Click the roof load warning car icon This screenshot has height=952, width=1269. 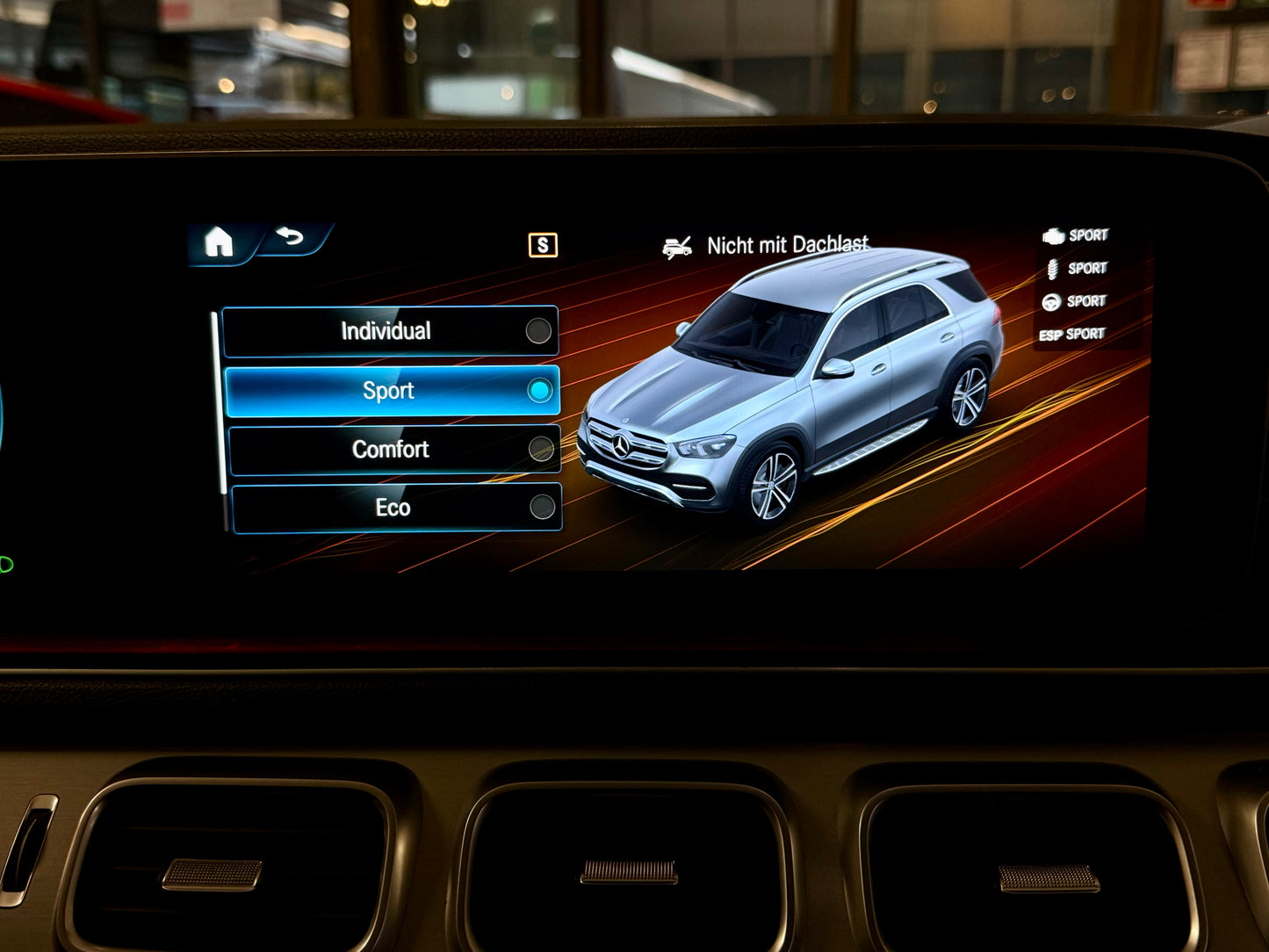point(676,245)
